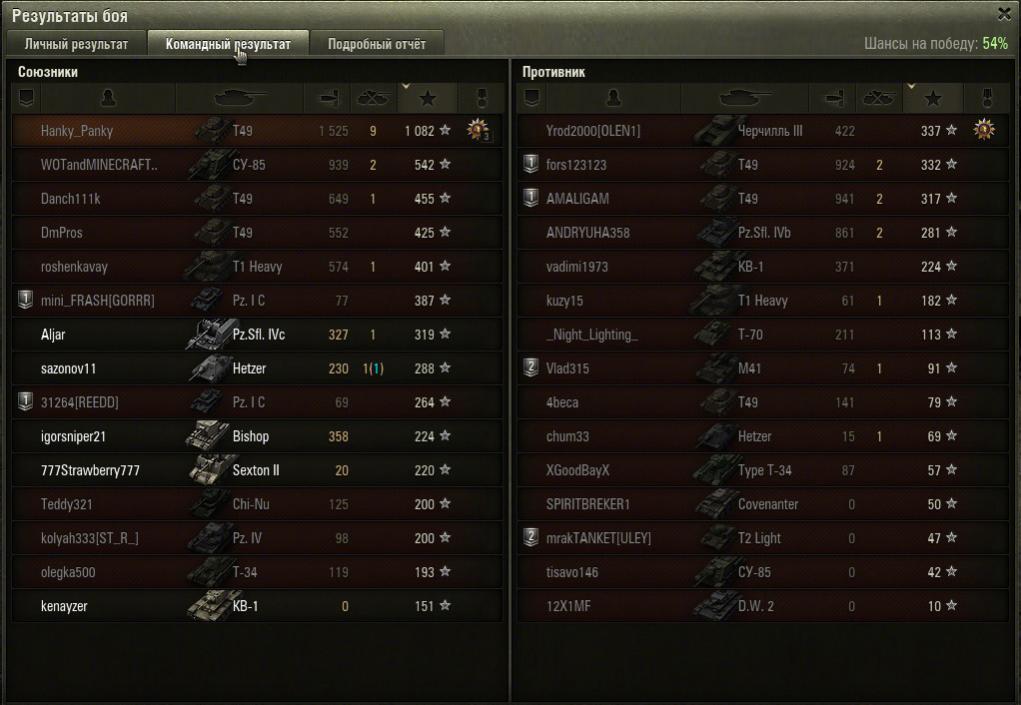The height and width of the screenshot is (705, 1021).
Task: Choose ally kenayzer in the list
Action: point(64,606)
